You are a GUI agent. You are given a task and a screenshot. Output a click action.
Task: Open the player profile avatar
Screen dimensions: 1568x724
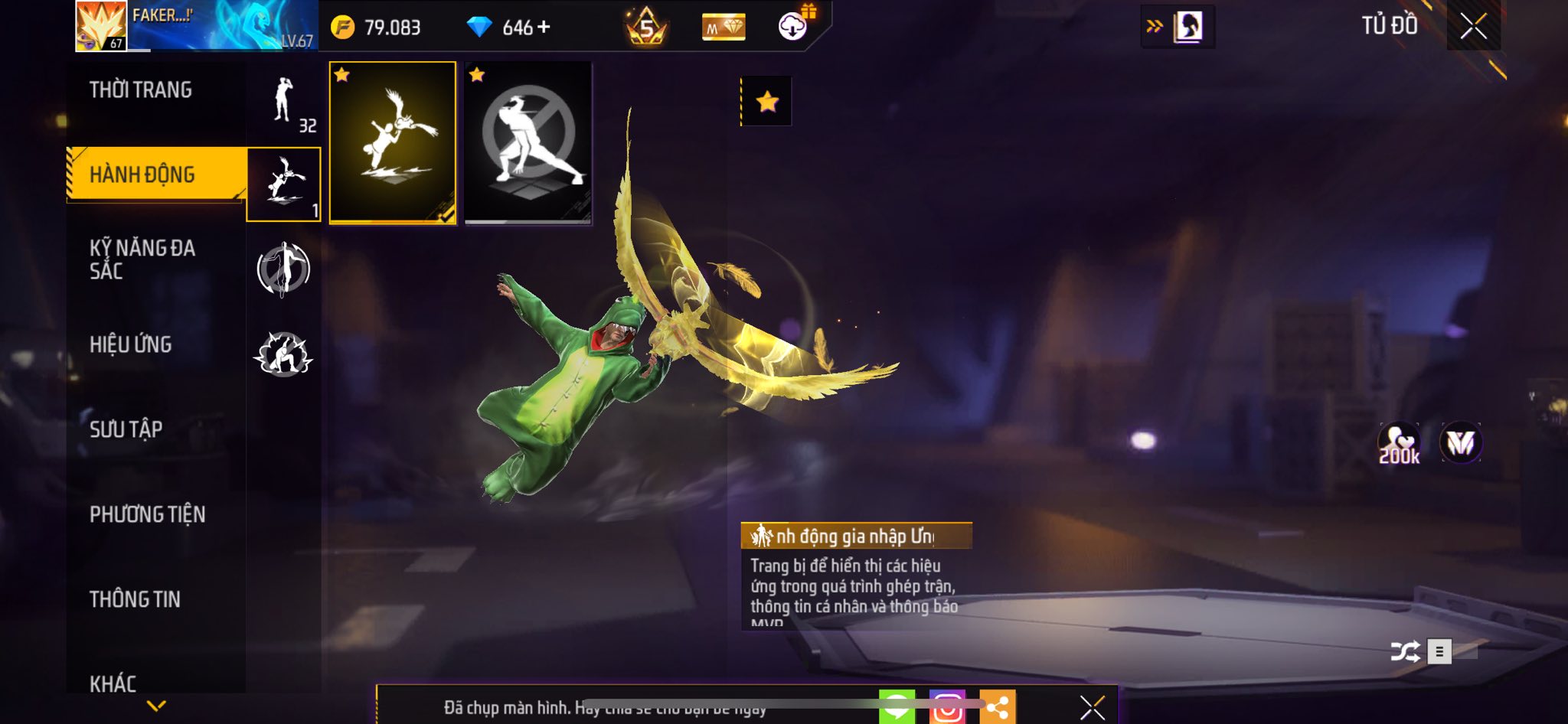click(101, 26)
